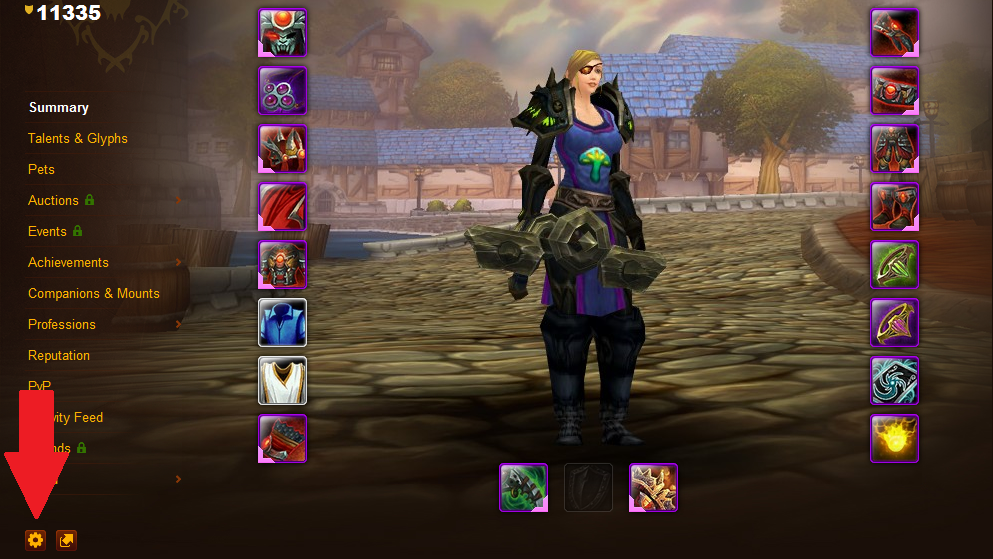Open the Activity Feed
Image resolution: width=993 pixels, height=559 pixels.
[x=88, y=418]
